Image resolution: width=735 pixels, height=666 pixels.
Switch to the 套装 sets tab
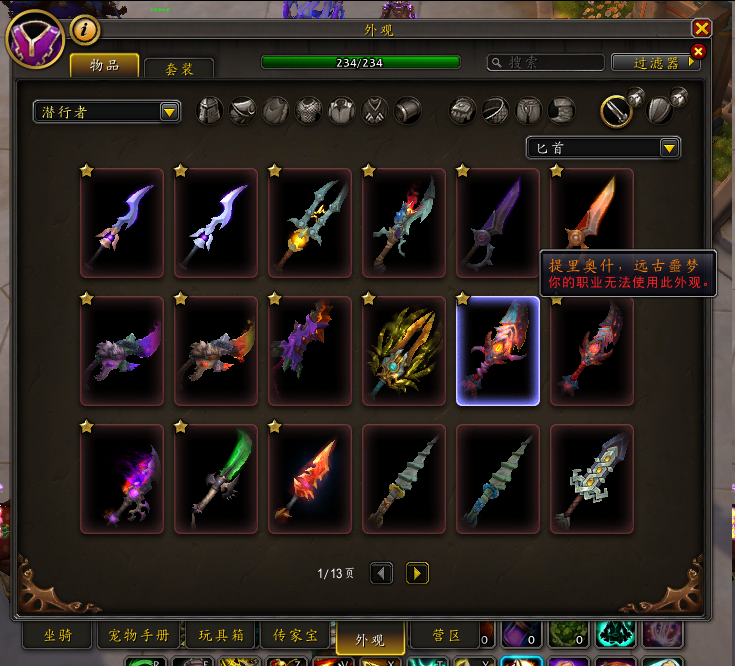tap(179, 68)
